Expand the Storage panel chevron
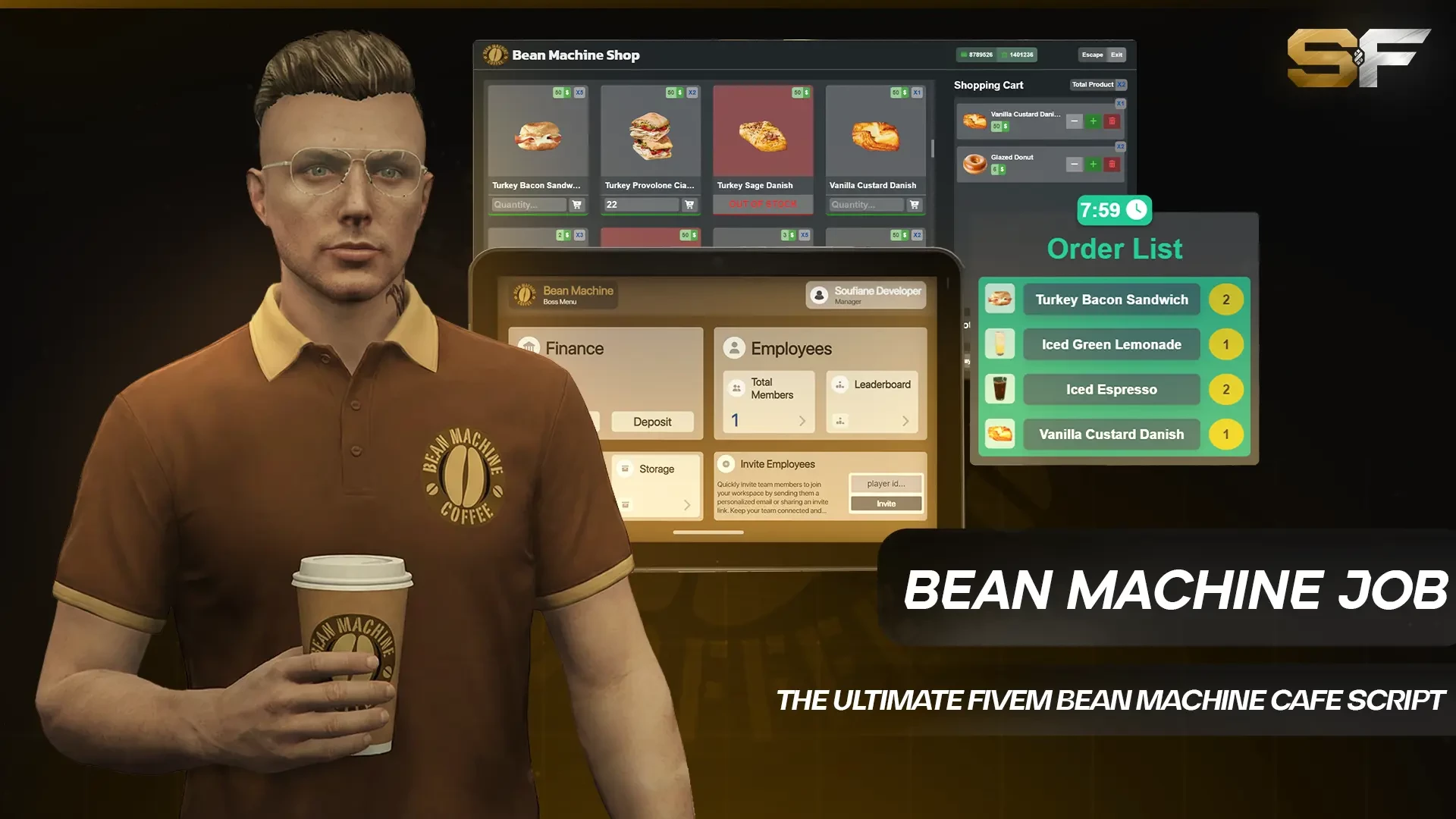This screenshot has width=1456, height=819. pos(688,505)
